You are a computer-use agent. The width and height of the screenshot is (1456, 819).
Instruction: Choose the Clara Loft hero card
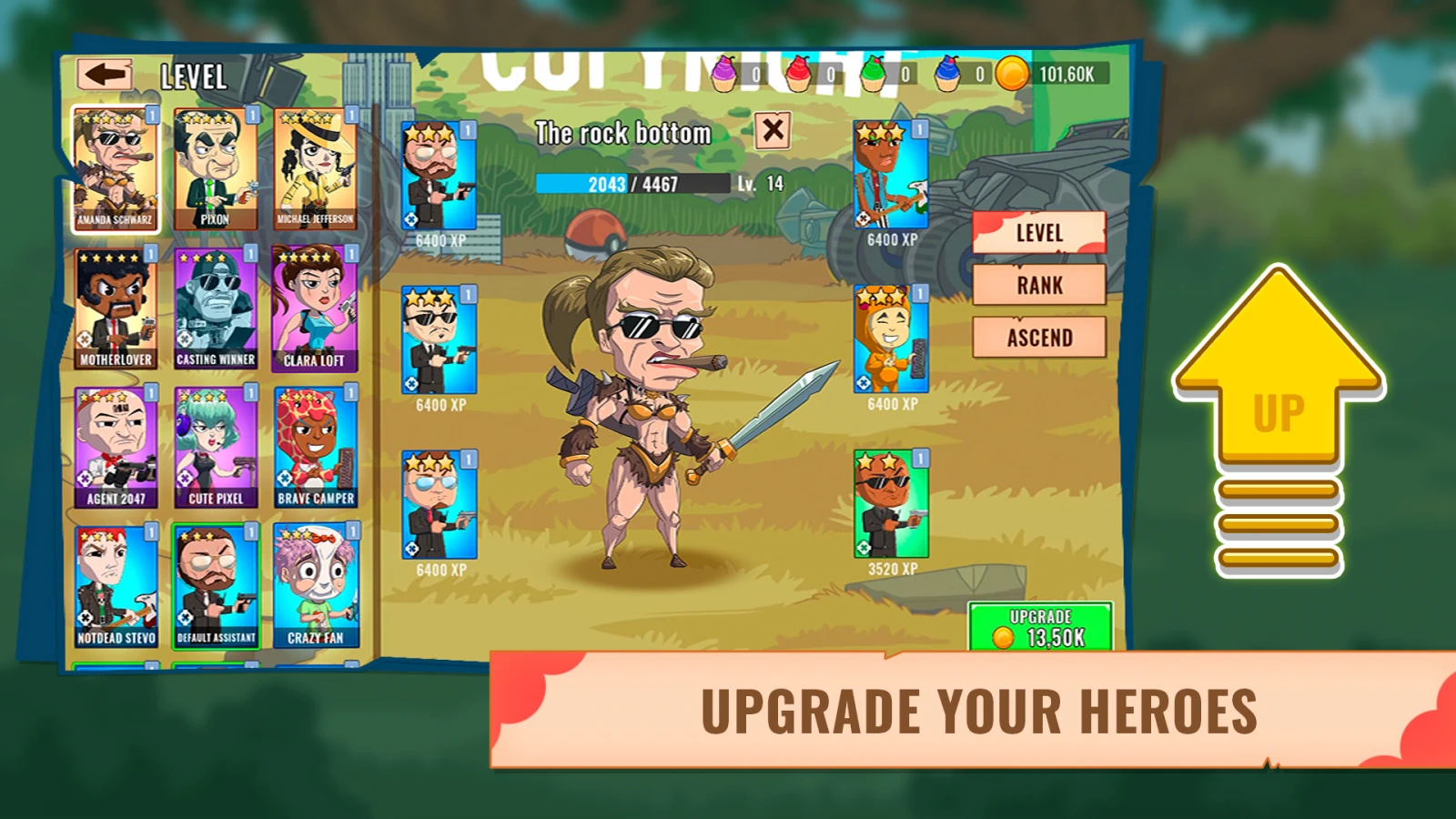315,309
